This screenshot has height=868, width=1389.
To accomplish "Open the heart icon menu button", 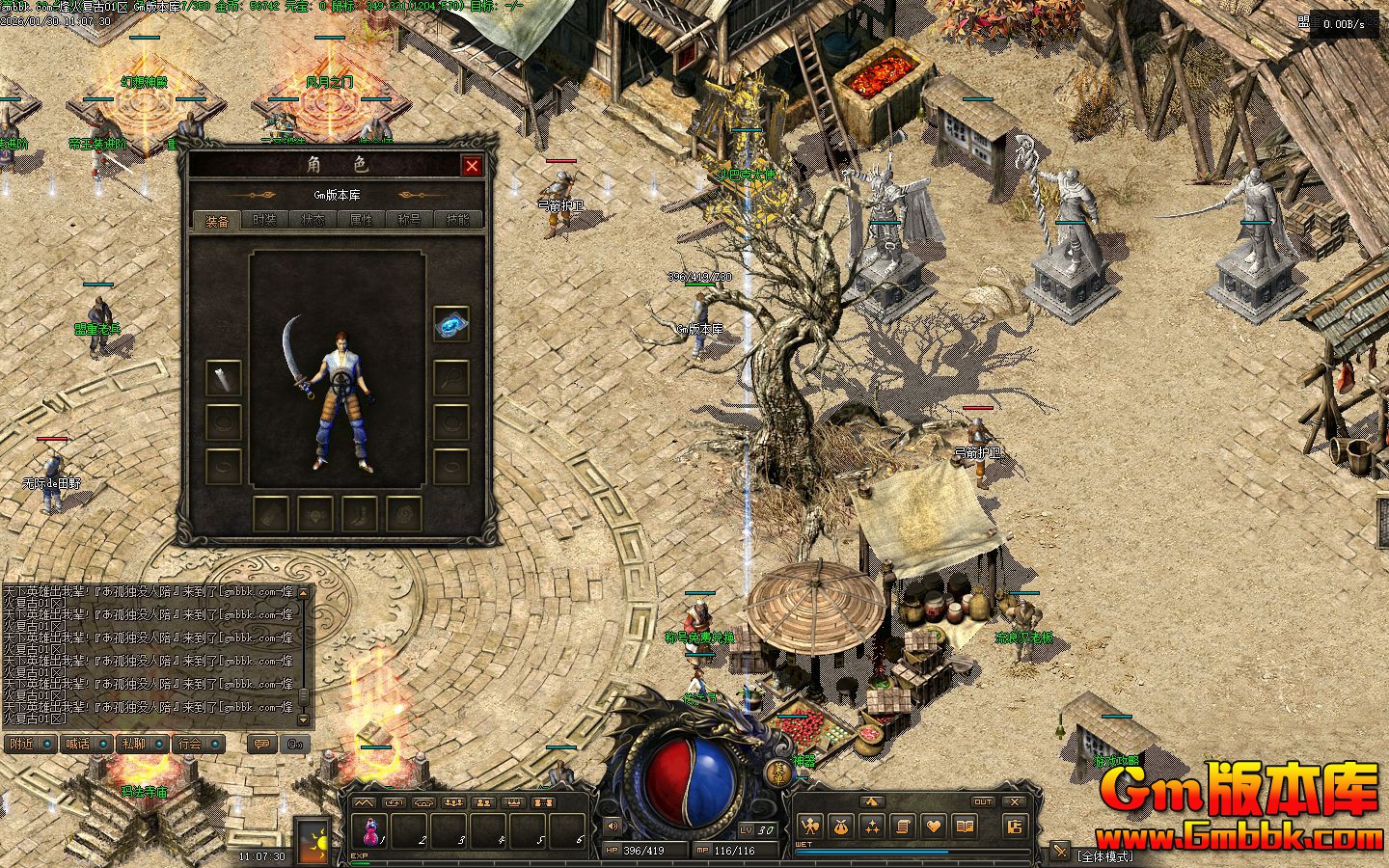I will click(933, 826).
